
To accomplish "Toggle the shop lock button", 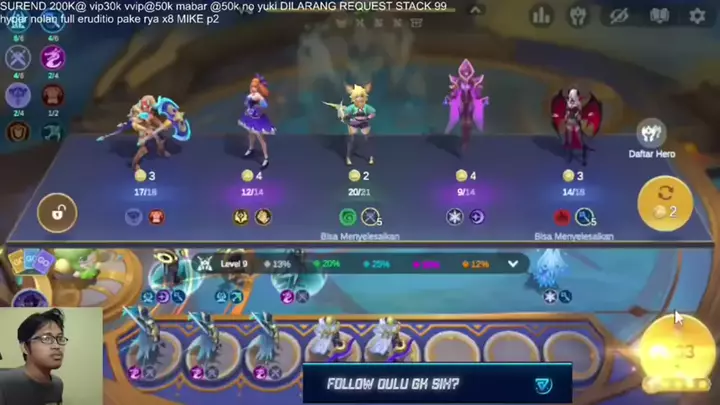I will 57,213.
